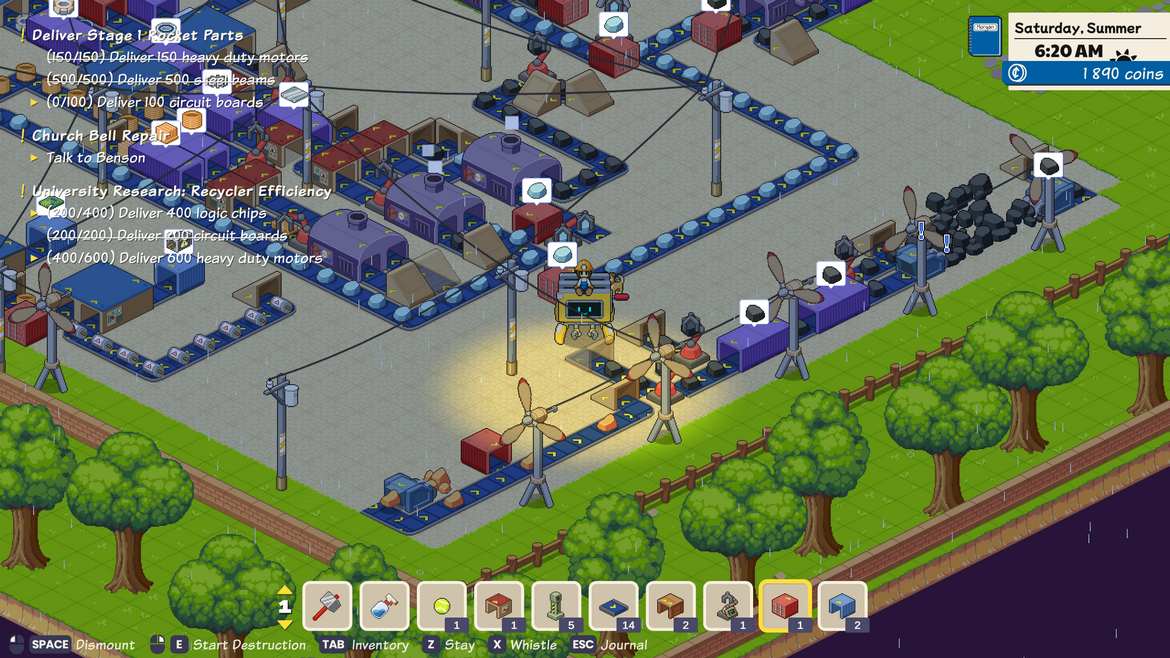Choose the yellow tennis ball slot

(442, 606)
